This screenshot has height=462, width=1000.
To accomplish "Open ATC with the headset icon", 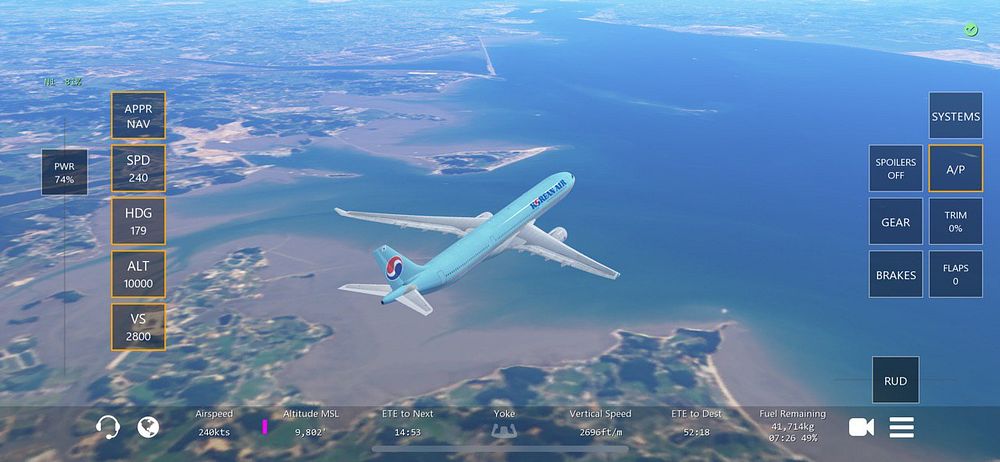I will [108, 427].
